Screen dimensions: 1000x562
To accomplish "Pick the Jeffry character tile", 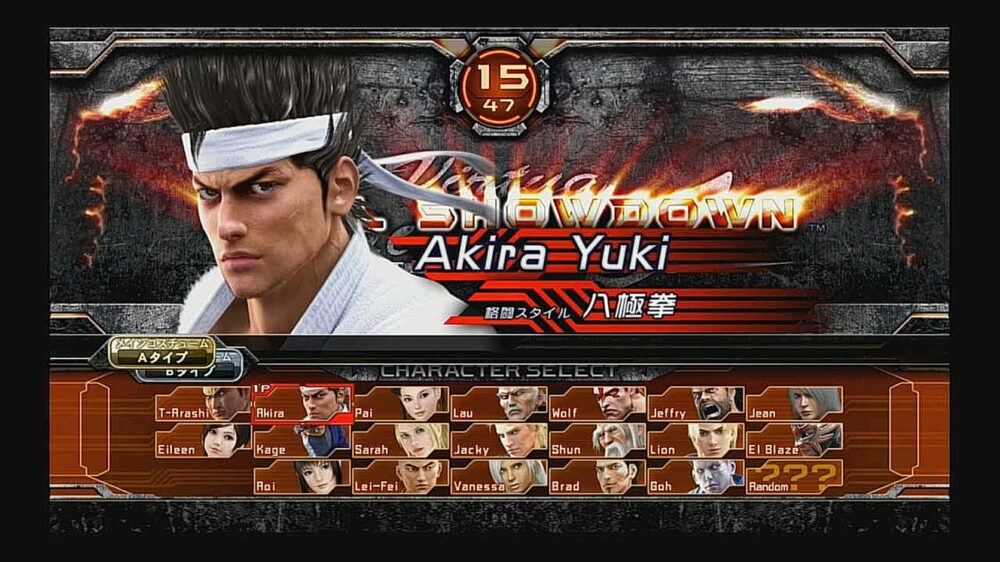I will (x=695, y=404).
